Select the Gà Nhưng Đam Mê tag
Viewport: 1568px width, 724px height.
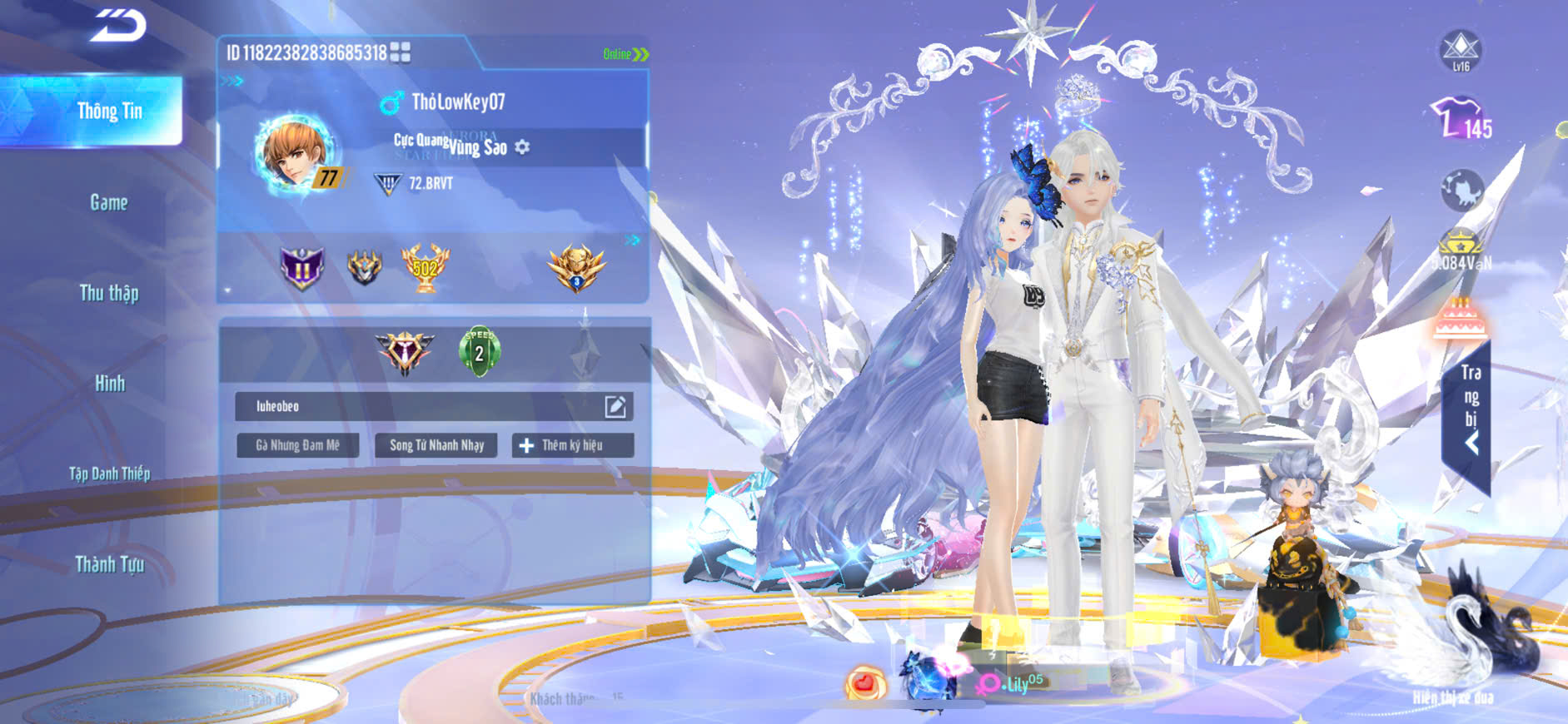click(x=297, y=445)
